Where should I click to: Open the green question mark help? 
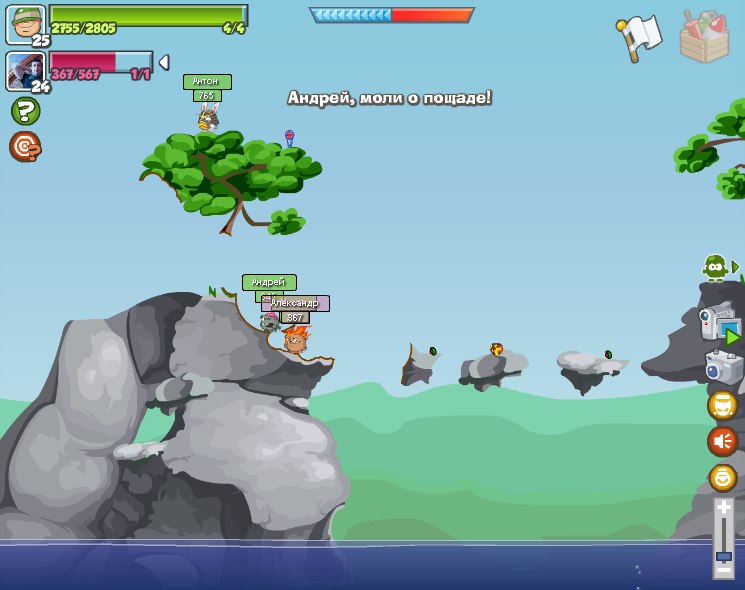(25, 111)
